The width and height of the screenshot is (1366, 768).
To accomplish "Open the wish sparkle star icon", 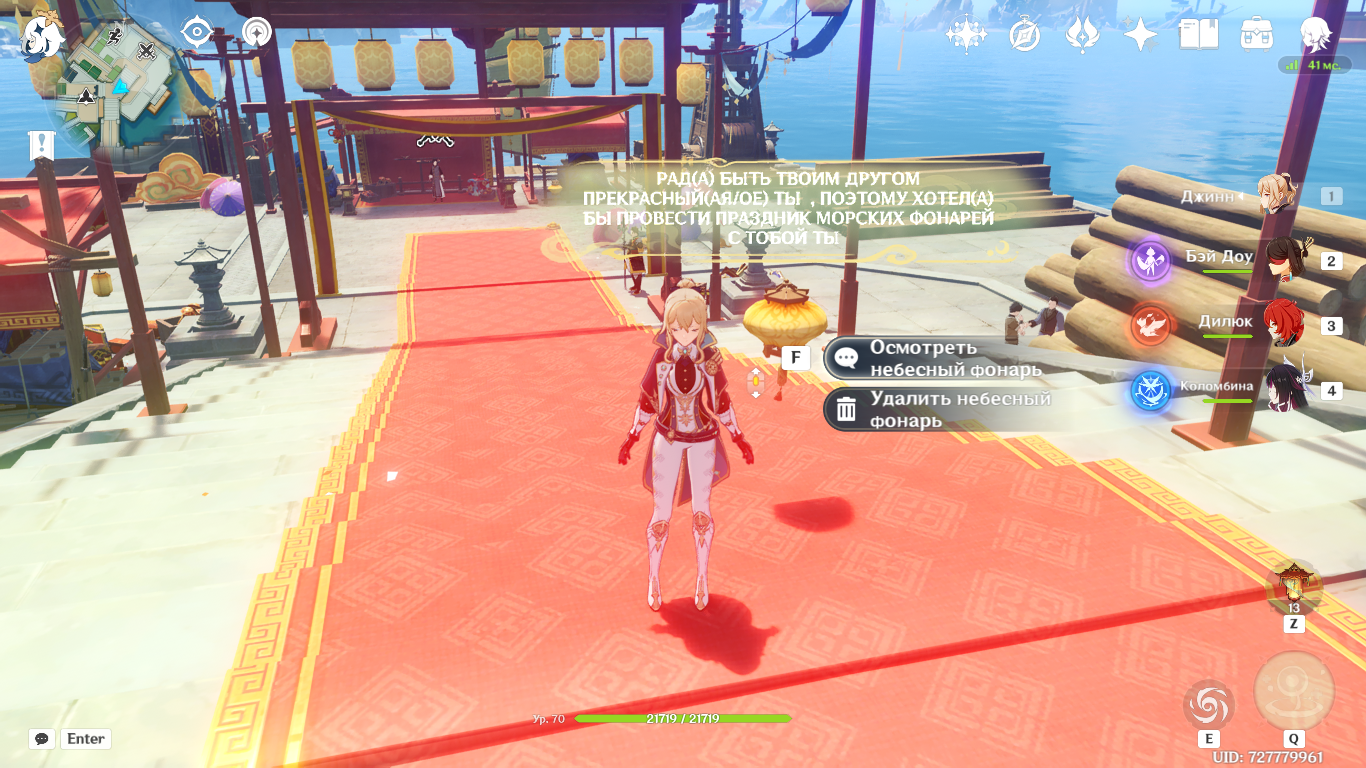I will 1140,35.
